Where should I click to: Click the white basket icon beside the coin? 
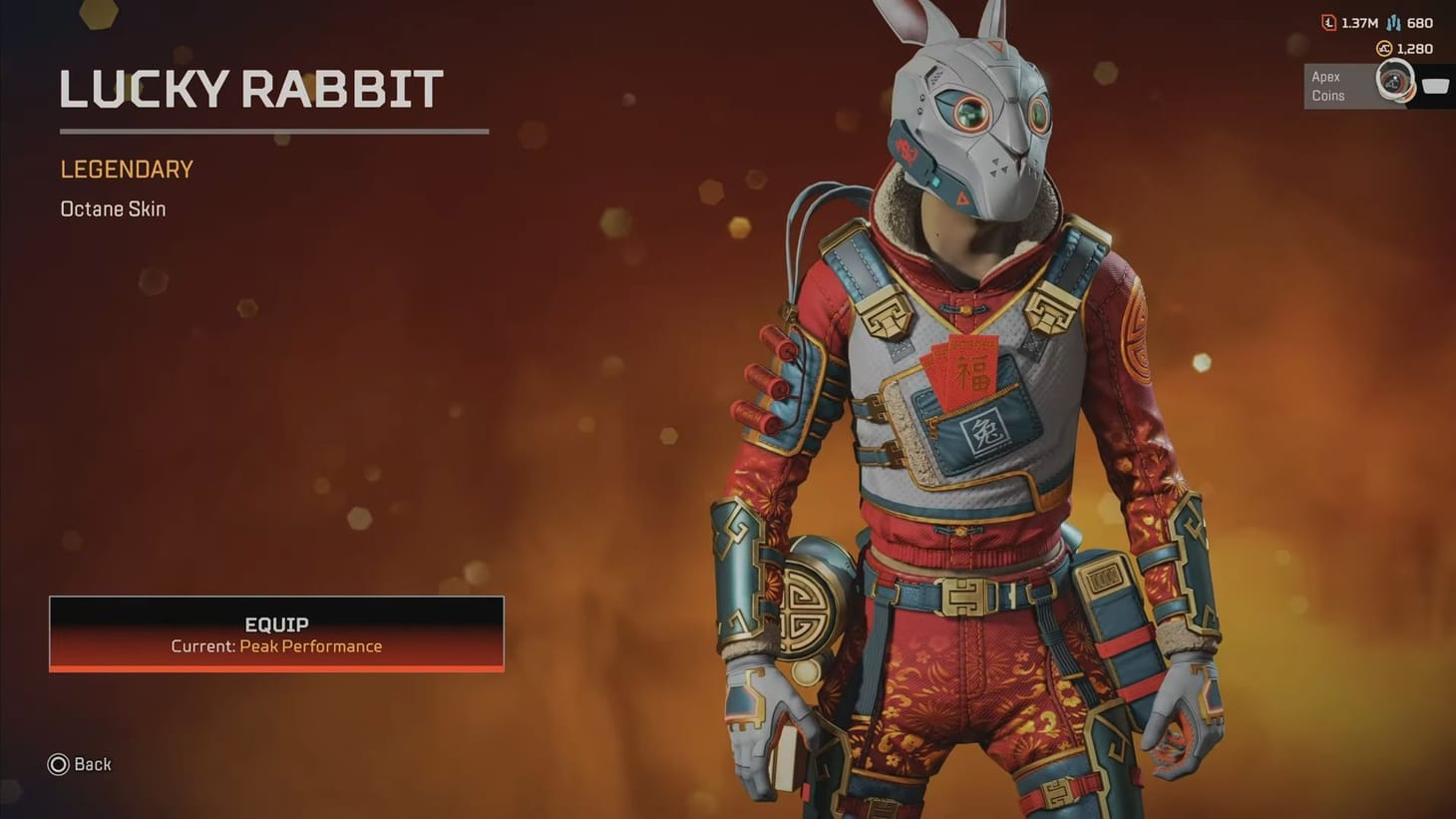tap(1435, 86)
